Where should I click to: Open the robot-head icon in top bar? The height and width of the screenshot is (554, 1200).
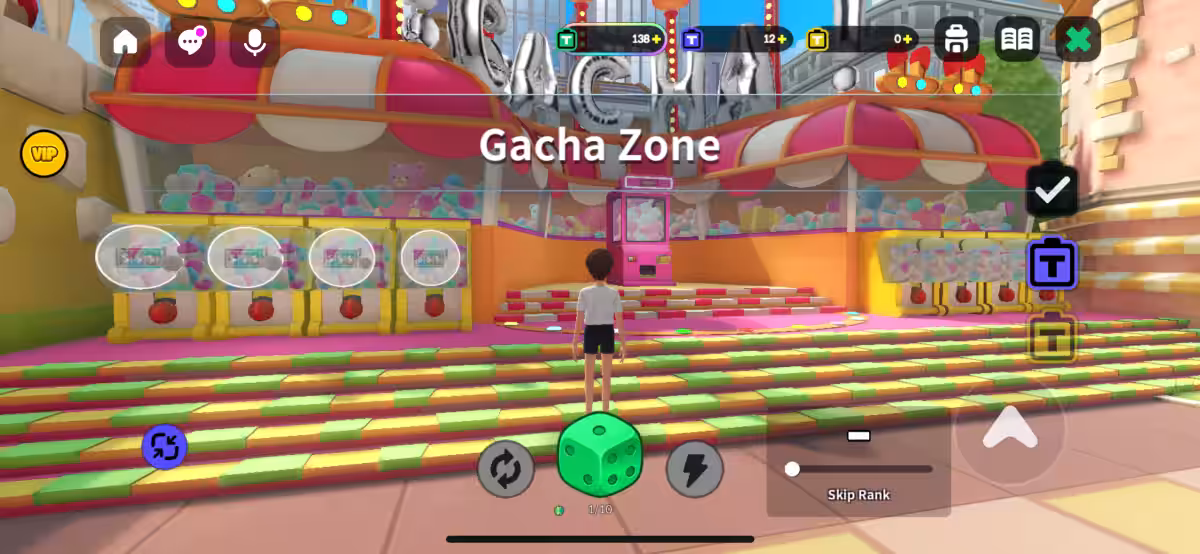(957, 40)
